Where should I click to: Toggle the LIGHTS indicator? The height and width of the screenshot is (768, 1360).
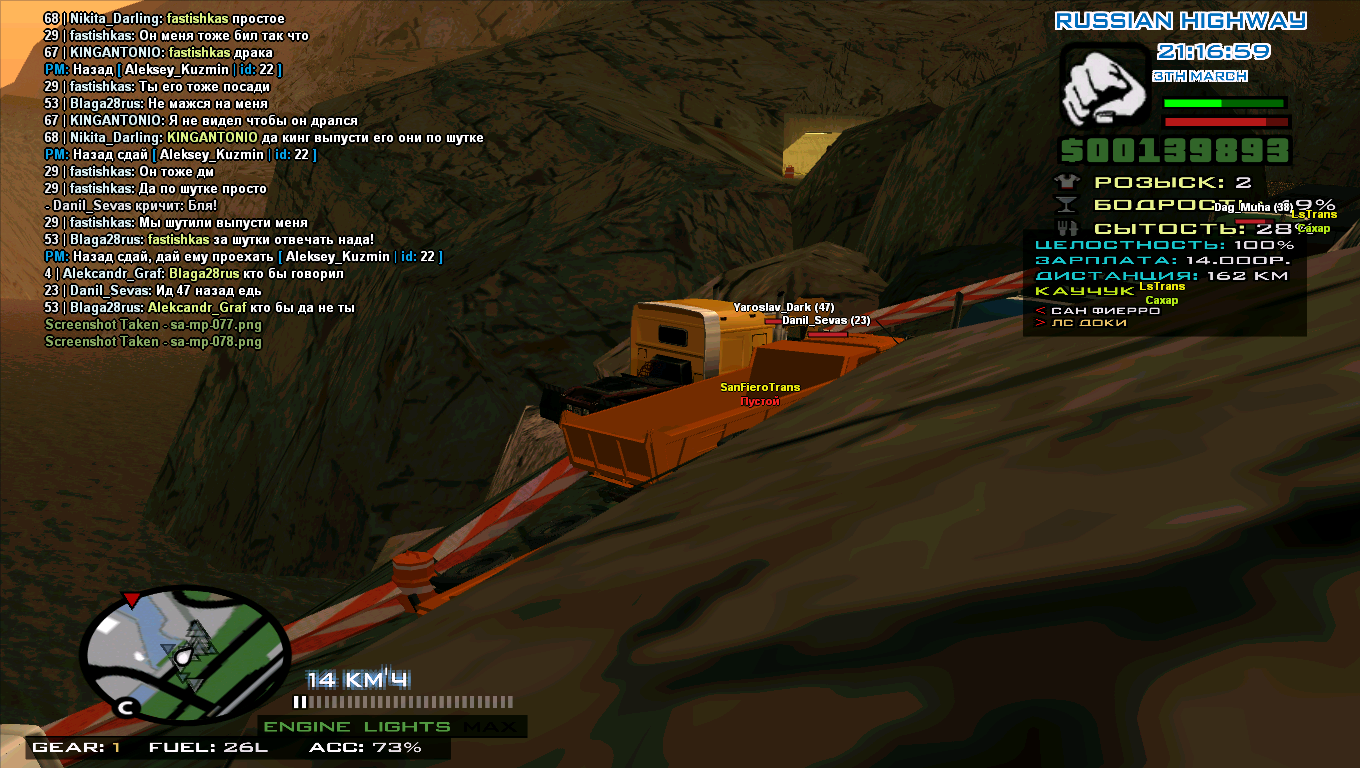coord(407,727)
